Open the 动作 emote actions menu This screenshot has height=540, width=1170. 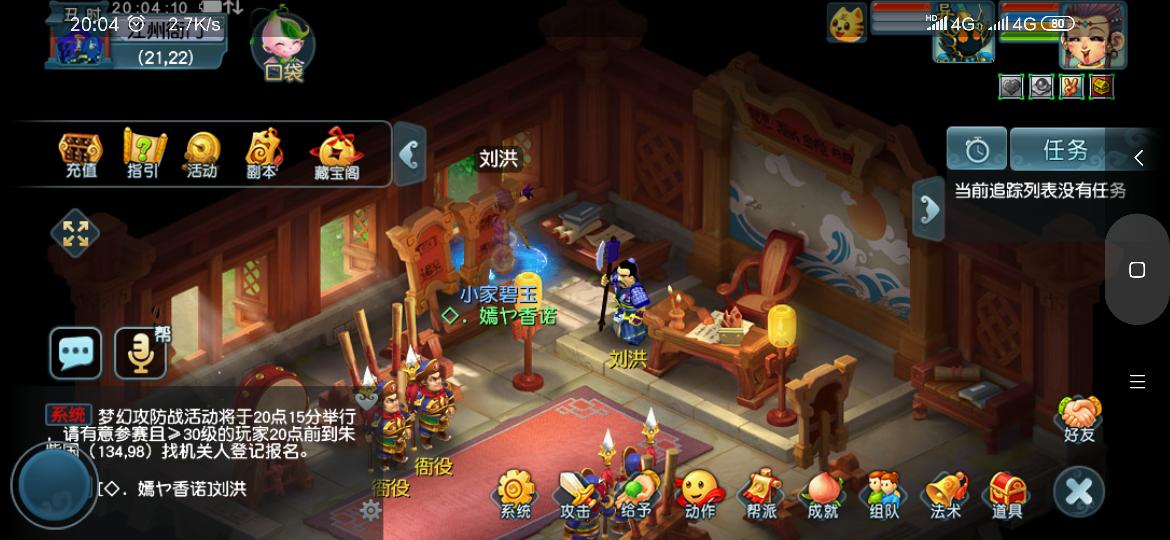699,494
